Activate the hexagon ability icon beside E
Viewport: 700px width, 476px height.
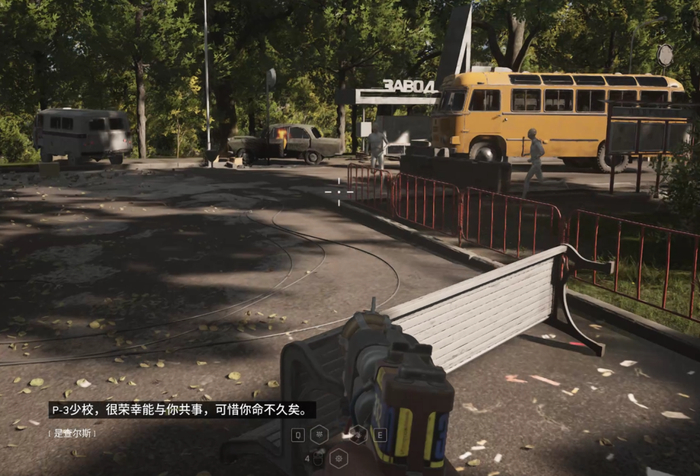[x=358, y=434]
